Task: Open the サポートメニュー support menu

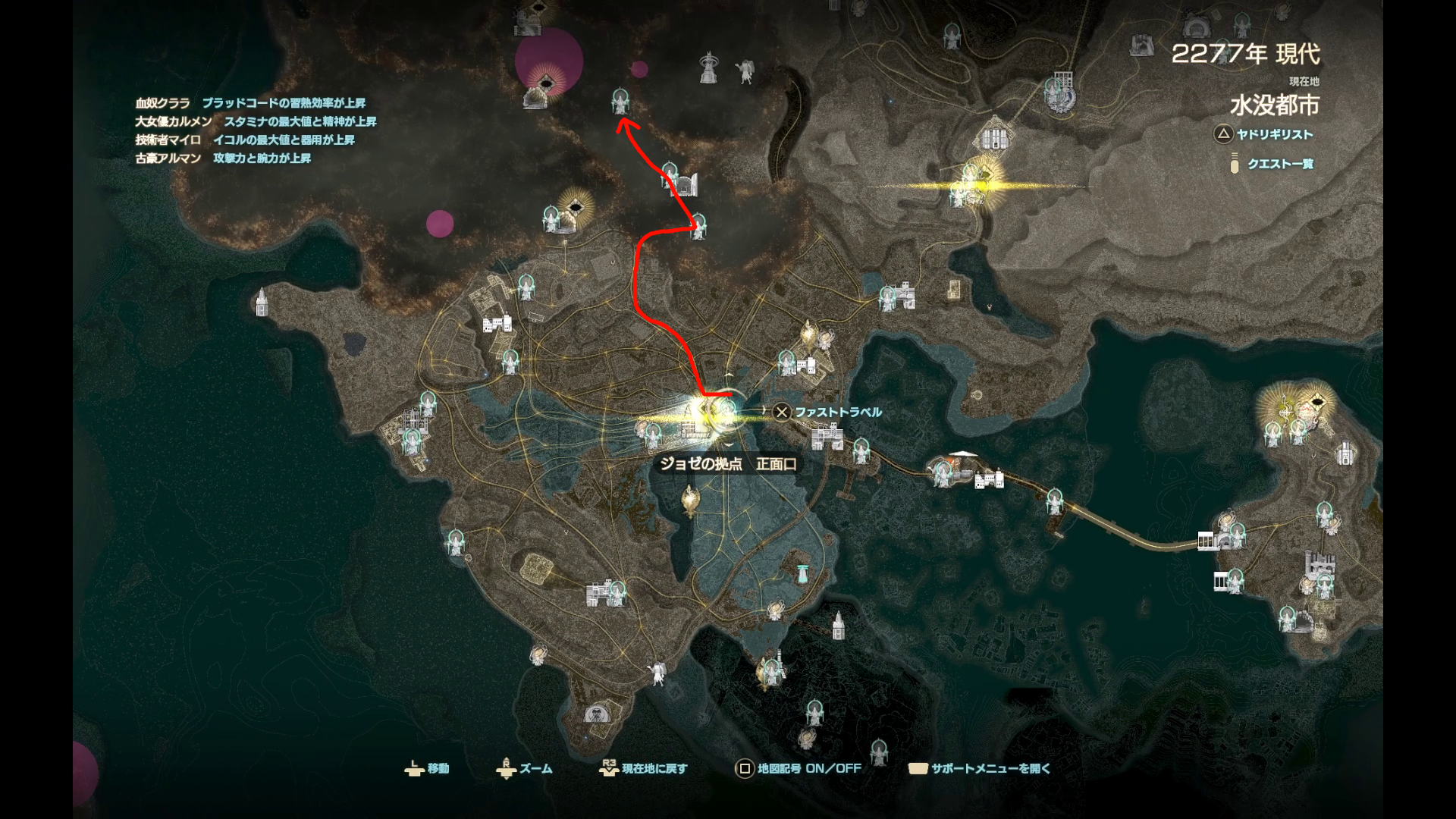Action: (980, 768)
